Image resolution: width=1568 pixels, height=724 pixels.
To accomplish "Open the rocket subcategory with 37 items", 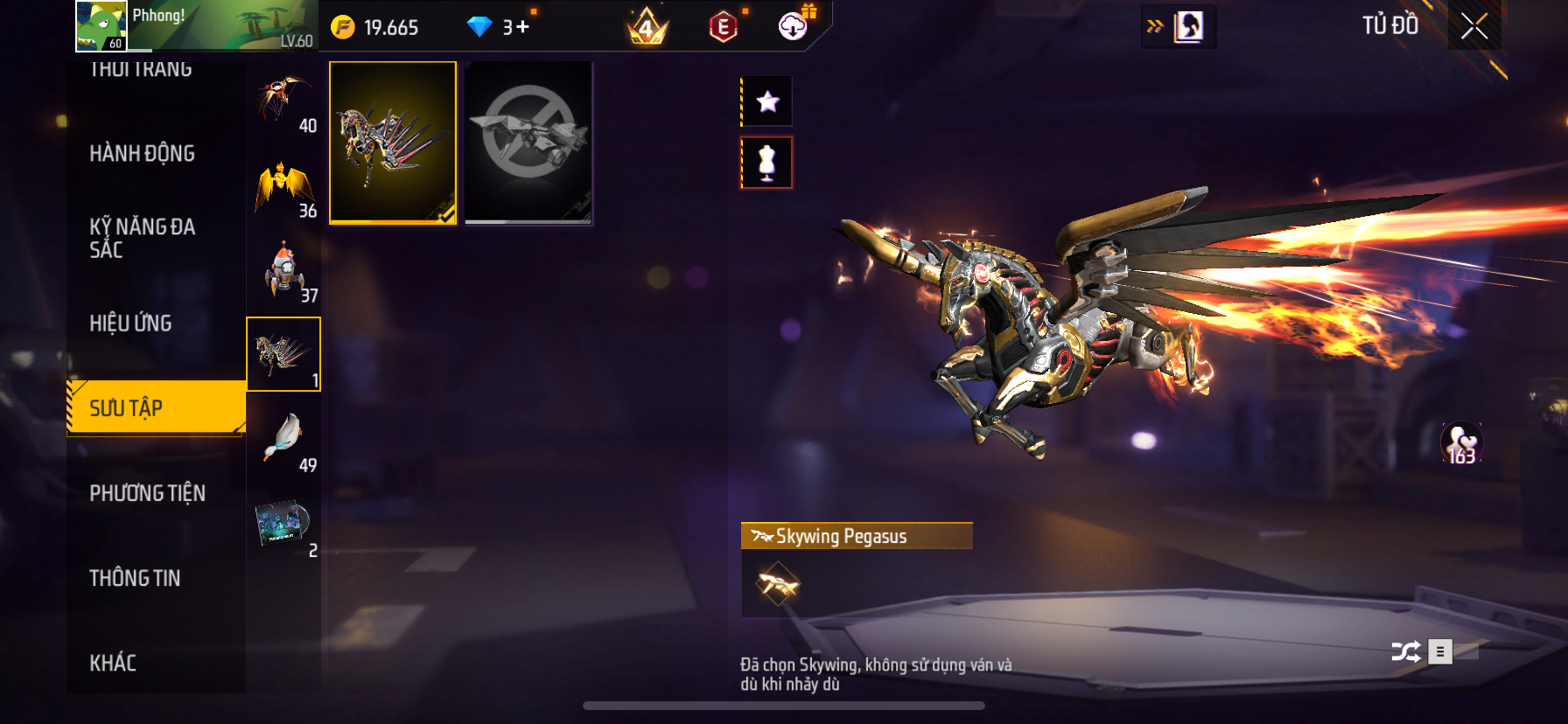I will pyautogui.click(x=283, y=269).
